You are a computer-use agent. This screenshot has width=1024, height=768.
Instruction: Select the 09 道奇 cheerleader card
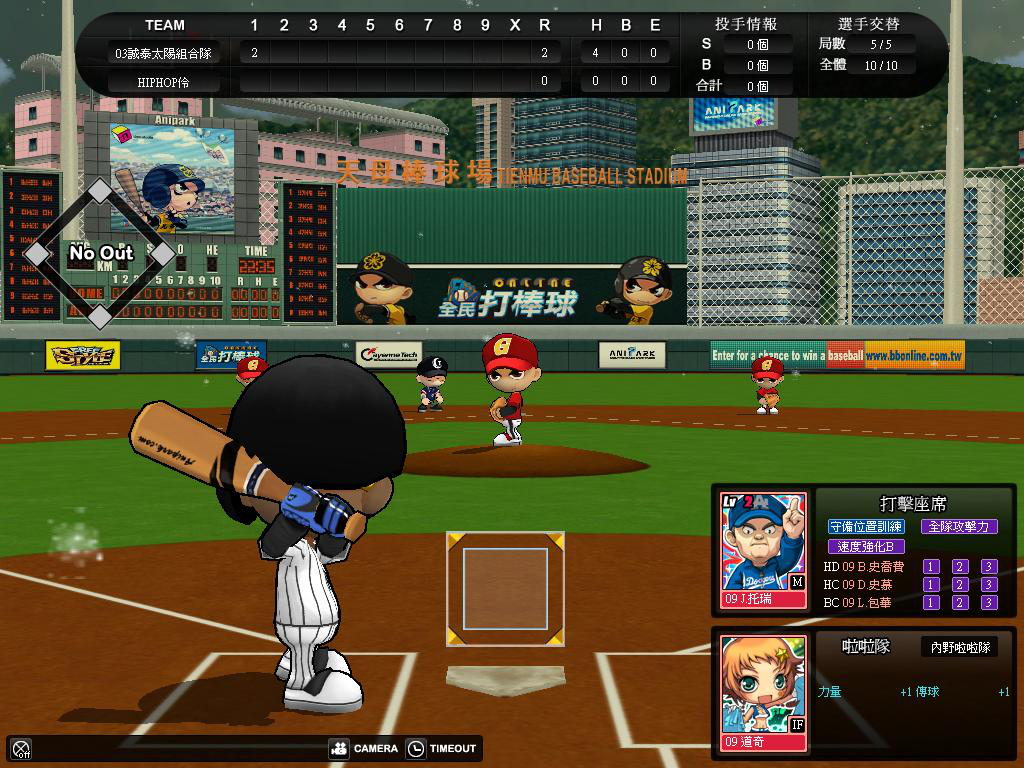point(763,692)
